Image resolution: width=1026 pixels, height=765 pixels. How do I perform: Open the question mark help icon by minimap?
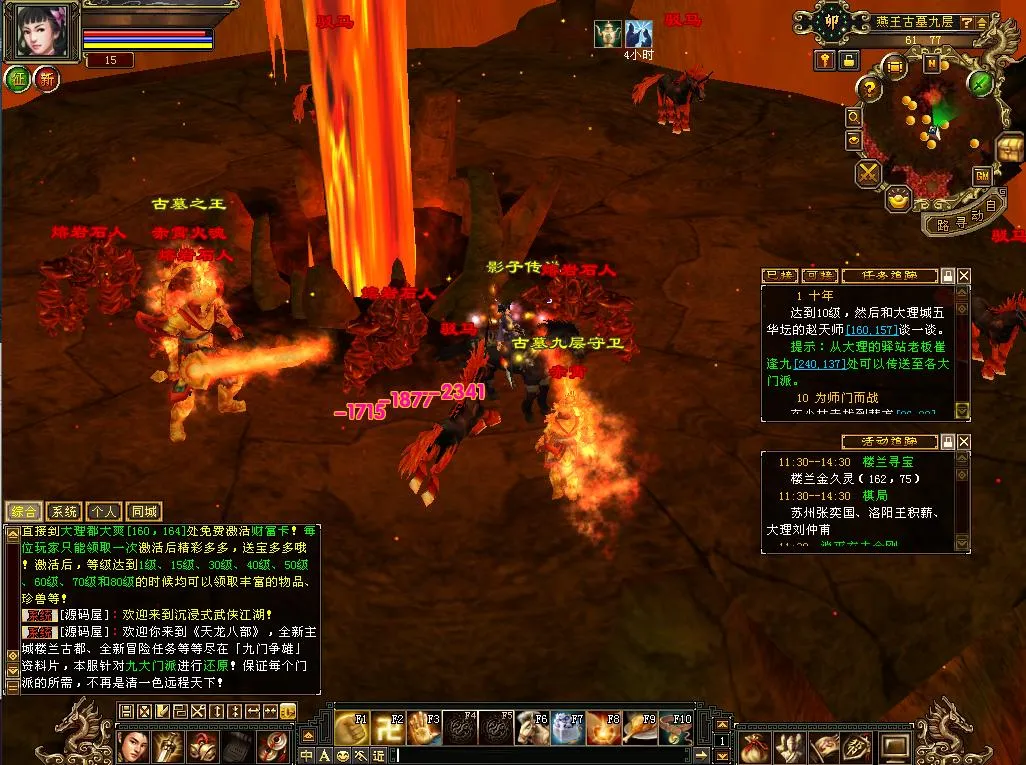point(870,90)
